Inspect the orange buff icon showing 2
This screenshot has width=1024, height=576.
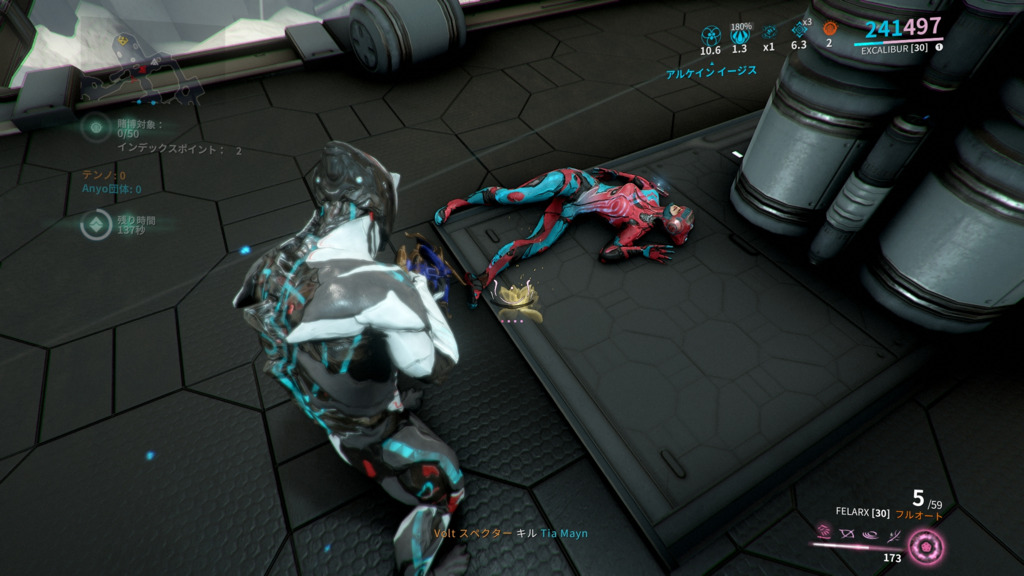pyautogui.click(x=829, y=29)
